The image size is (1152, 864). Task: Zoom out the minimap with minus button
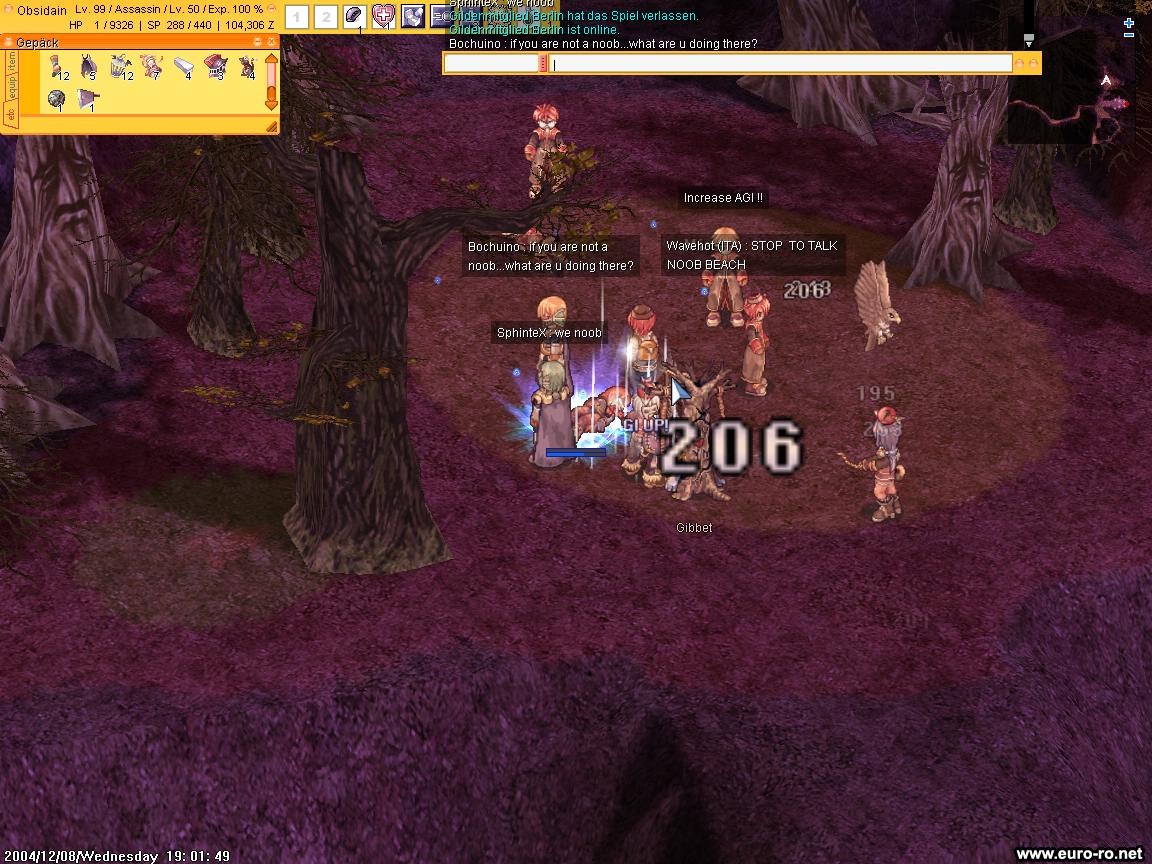[x=1129, y=36]
